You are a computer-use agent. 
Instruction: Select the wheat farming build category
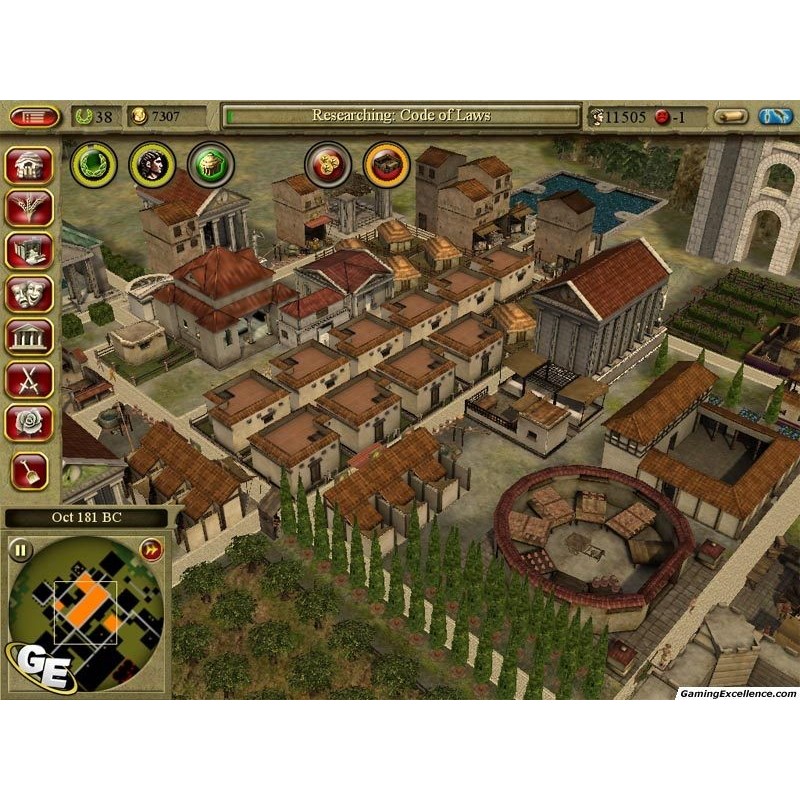coord(29,208)
